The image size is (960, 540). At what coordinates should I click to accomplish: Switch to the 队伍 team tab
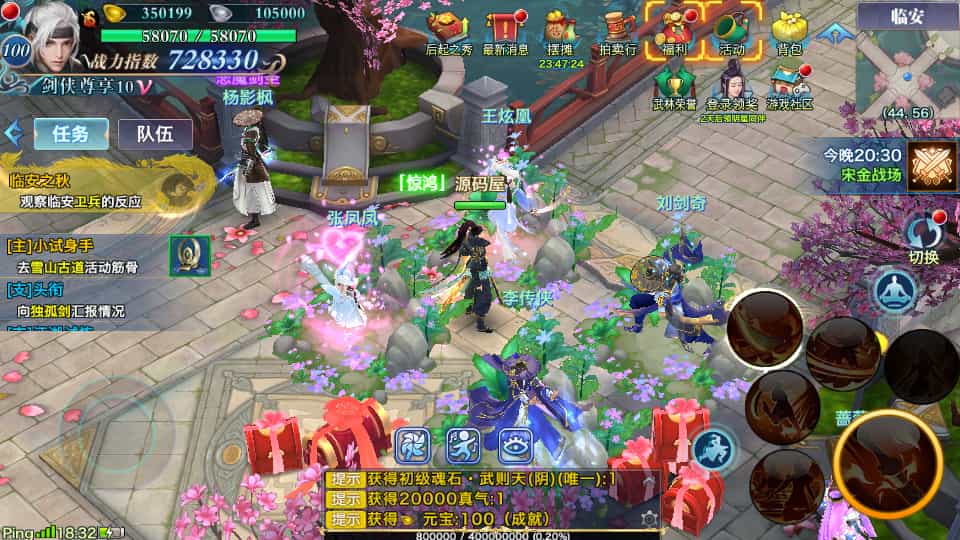(155, 133)
